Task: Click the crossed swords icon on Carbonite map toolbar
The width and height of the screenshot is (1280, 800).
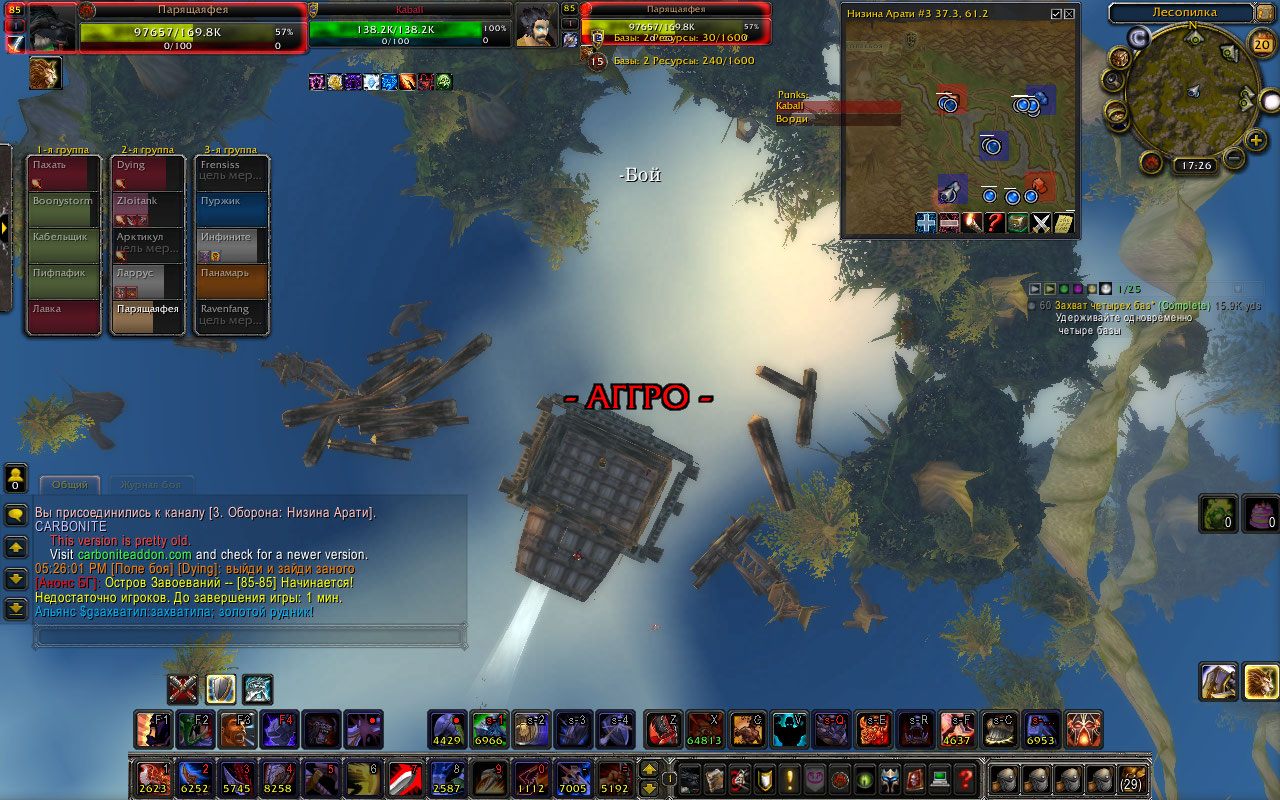Action: (x=1041, y=223)
